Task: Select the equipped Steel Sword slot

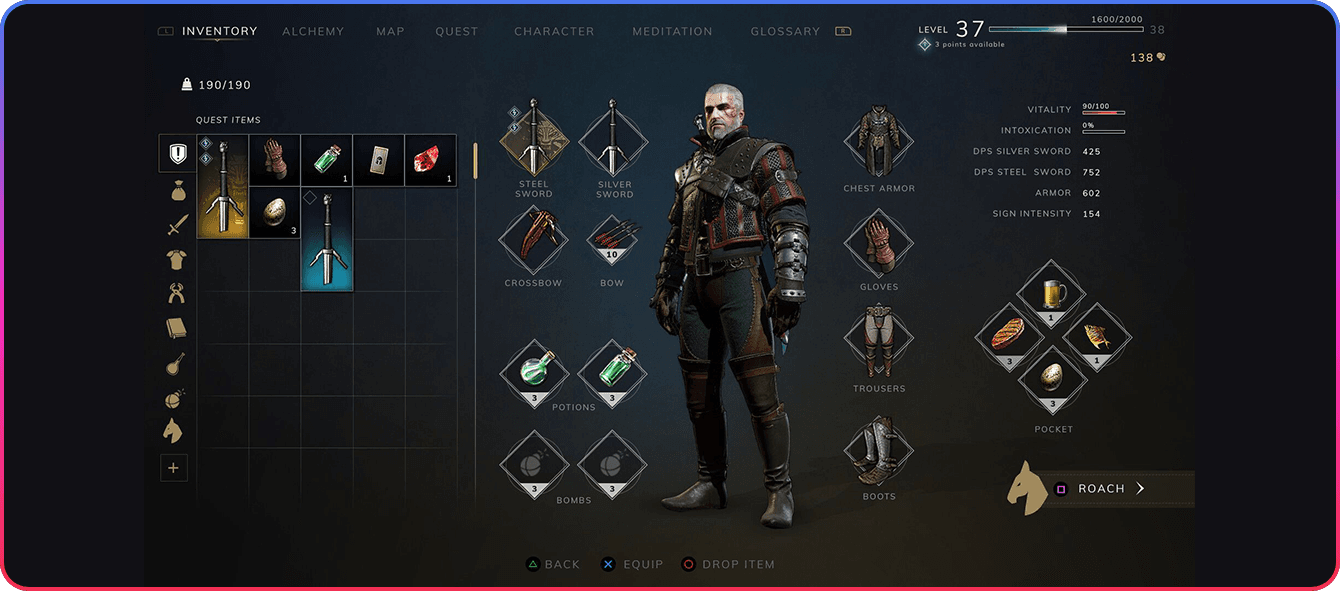Action: click(534, 138)
